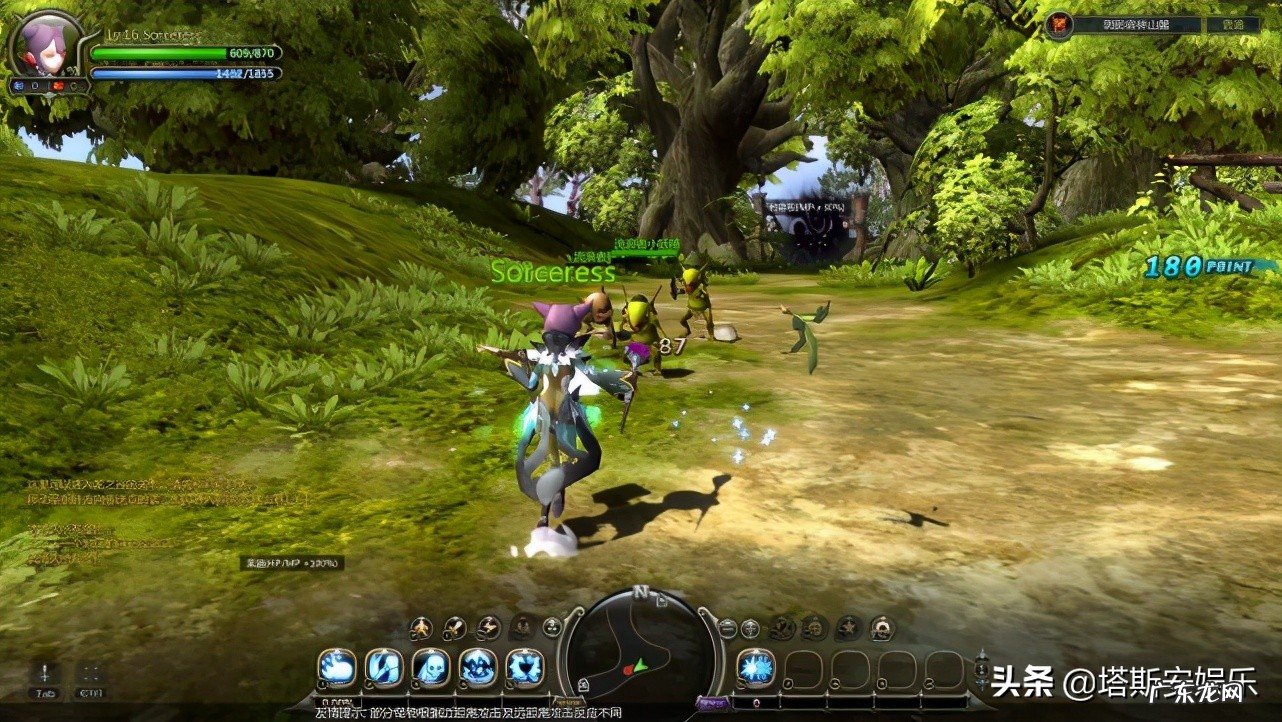This screenshot has height=722, width=1282.
Task: Click the circular minimap
Action: pos(640,650)
